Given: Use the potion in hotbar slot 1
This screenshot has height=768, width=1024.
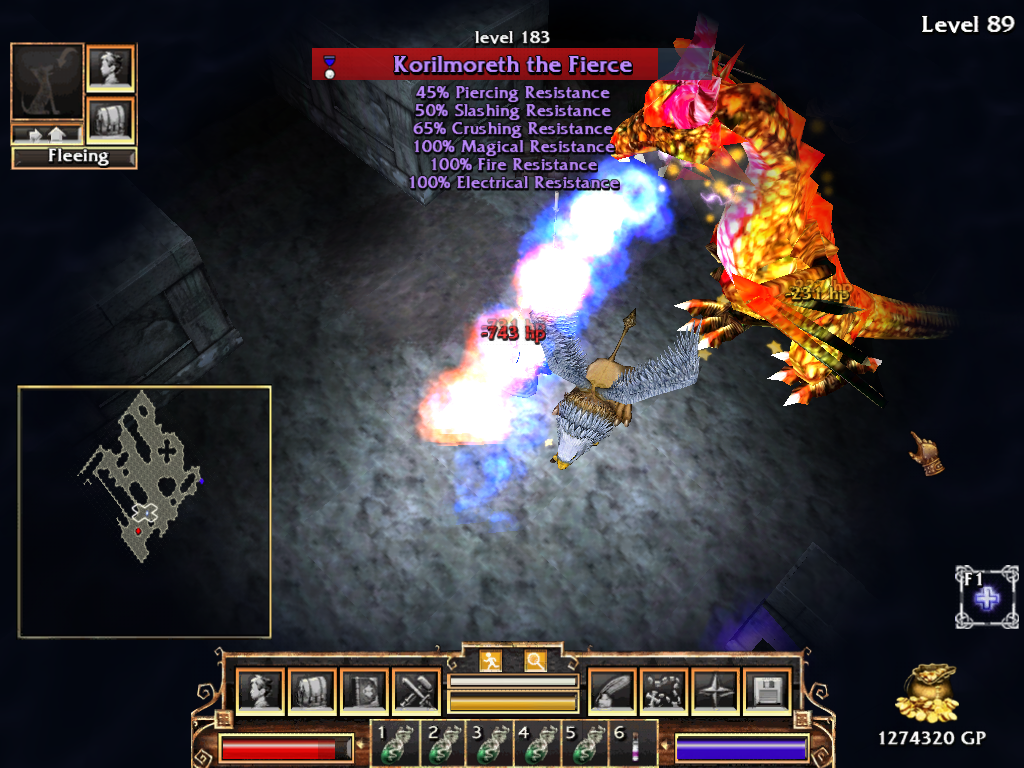Looking at the screenshot, I should [x=393, y=747].
